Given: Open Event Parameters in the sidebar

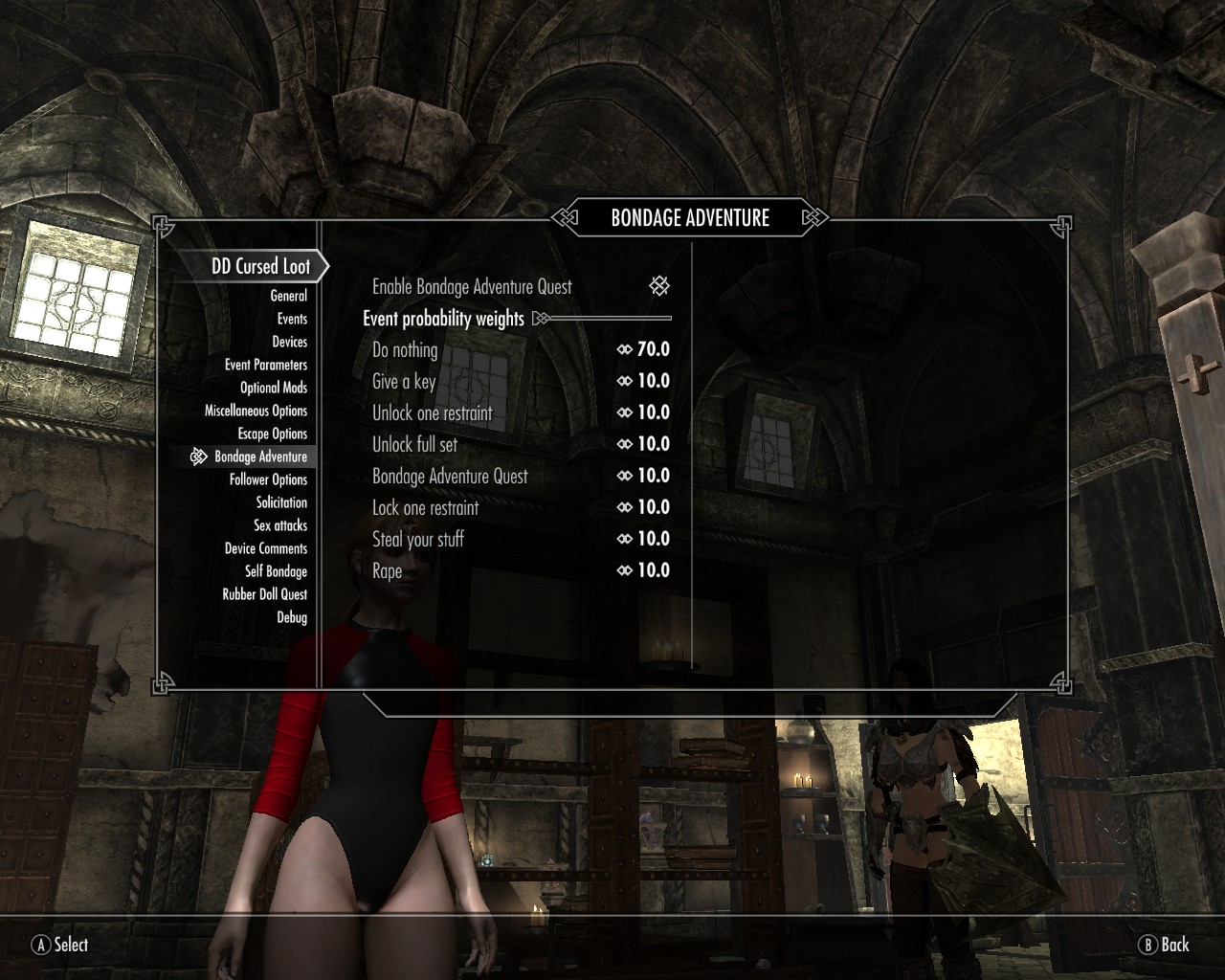Looking at the screenshot, I should [266, 365].
